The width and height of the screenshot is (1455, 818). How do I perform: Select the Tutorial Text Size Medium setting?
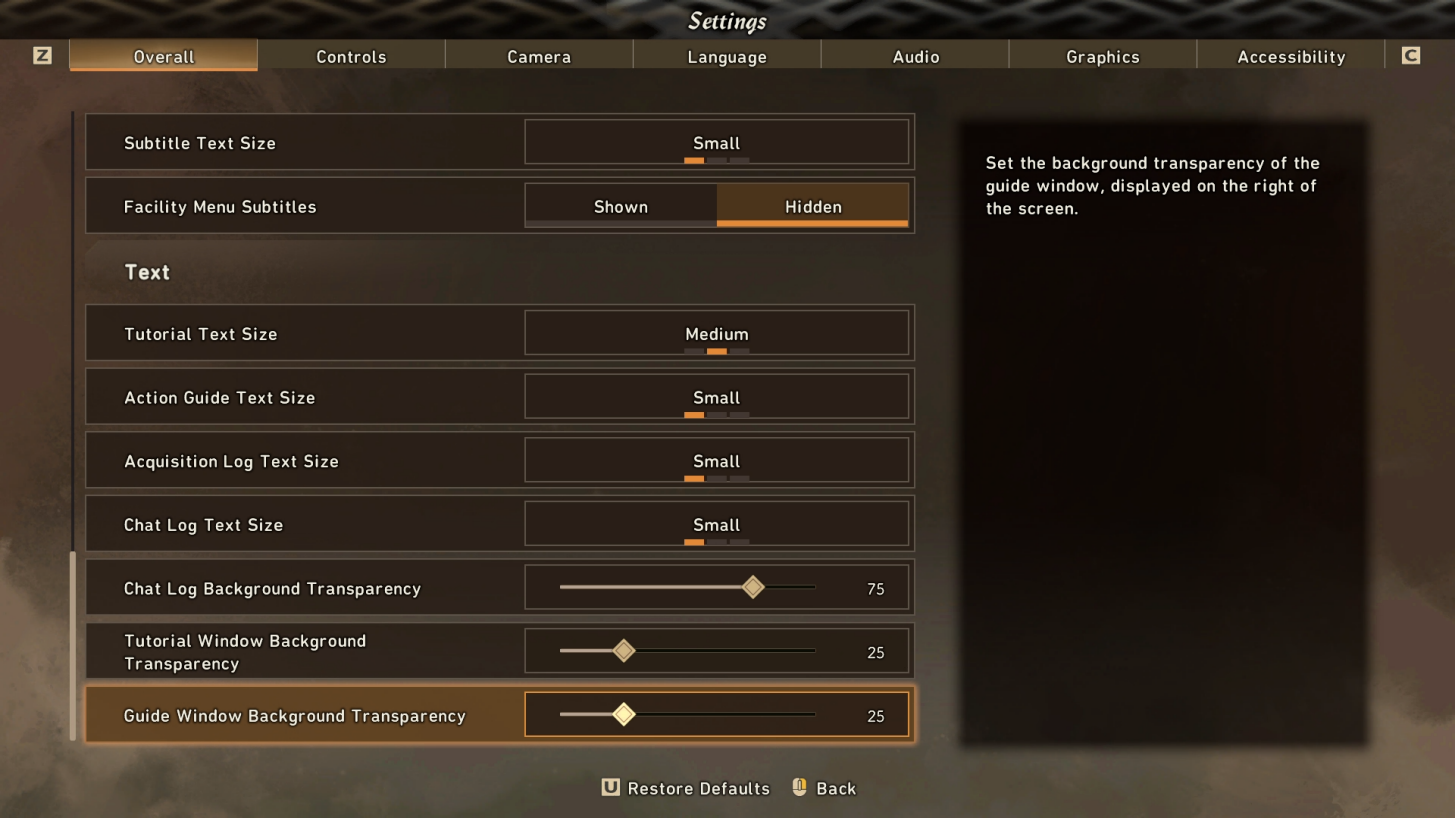coord(716,333)
